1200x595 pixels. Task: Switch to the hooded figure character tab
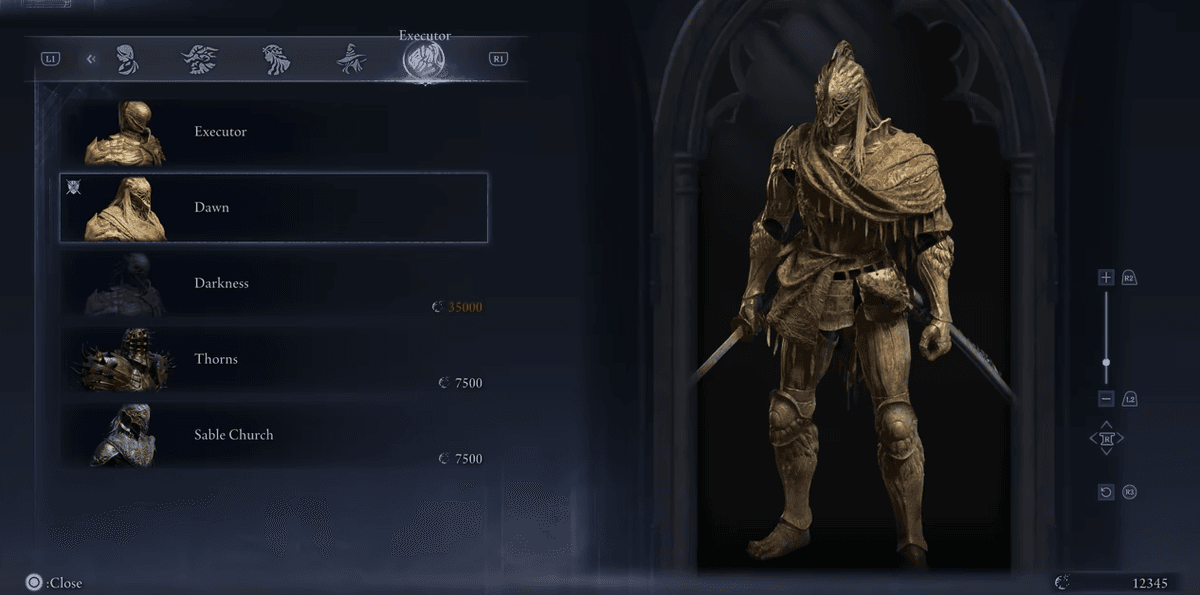tap(126, 59)
